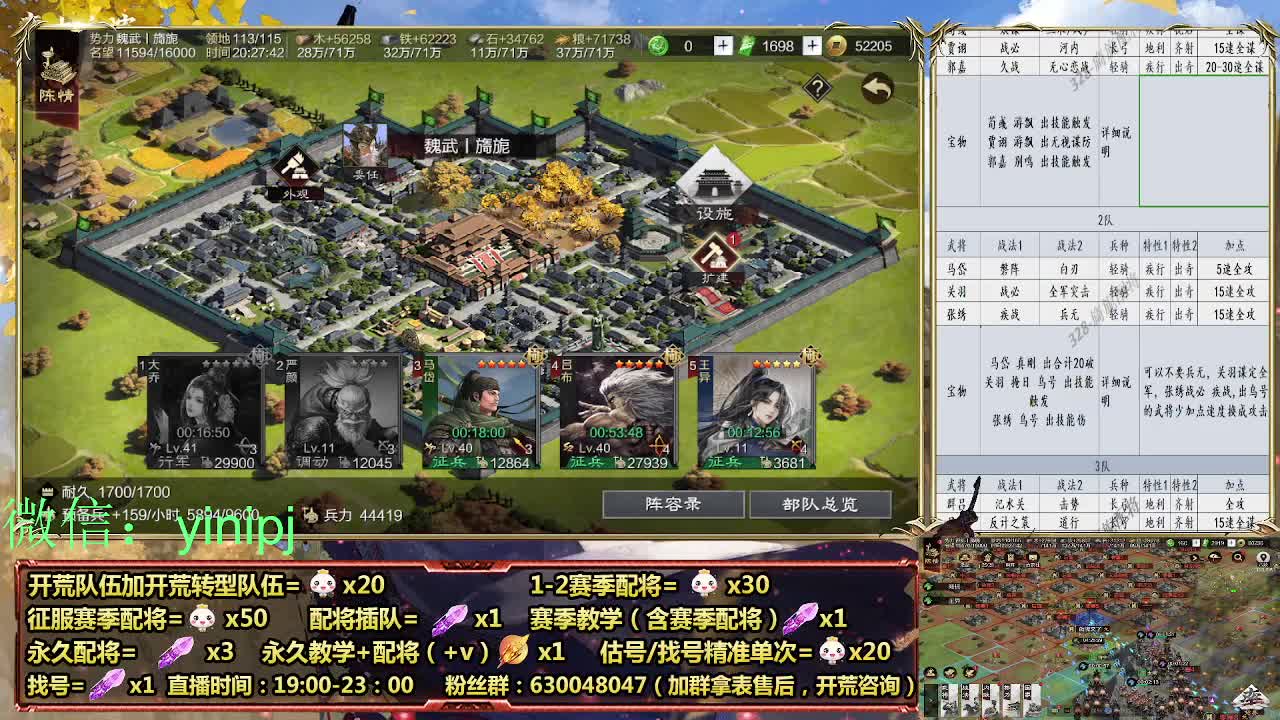Select the 吕布 hero portrait
The width and height of the screenshot is (1280, 720).
pos(616,405)
